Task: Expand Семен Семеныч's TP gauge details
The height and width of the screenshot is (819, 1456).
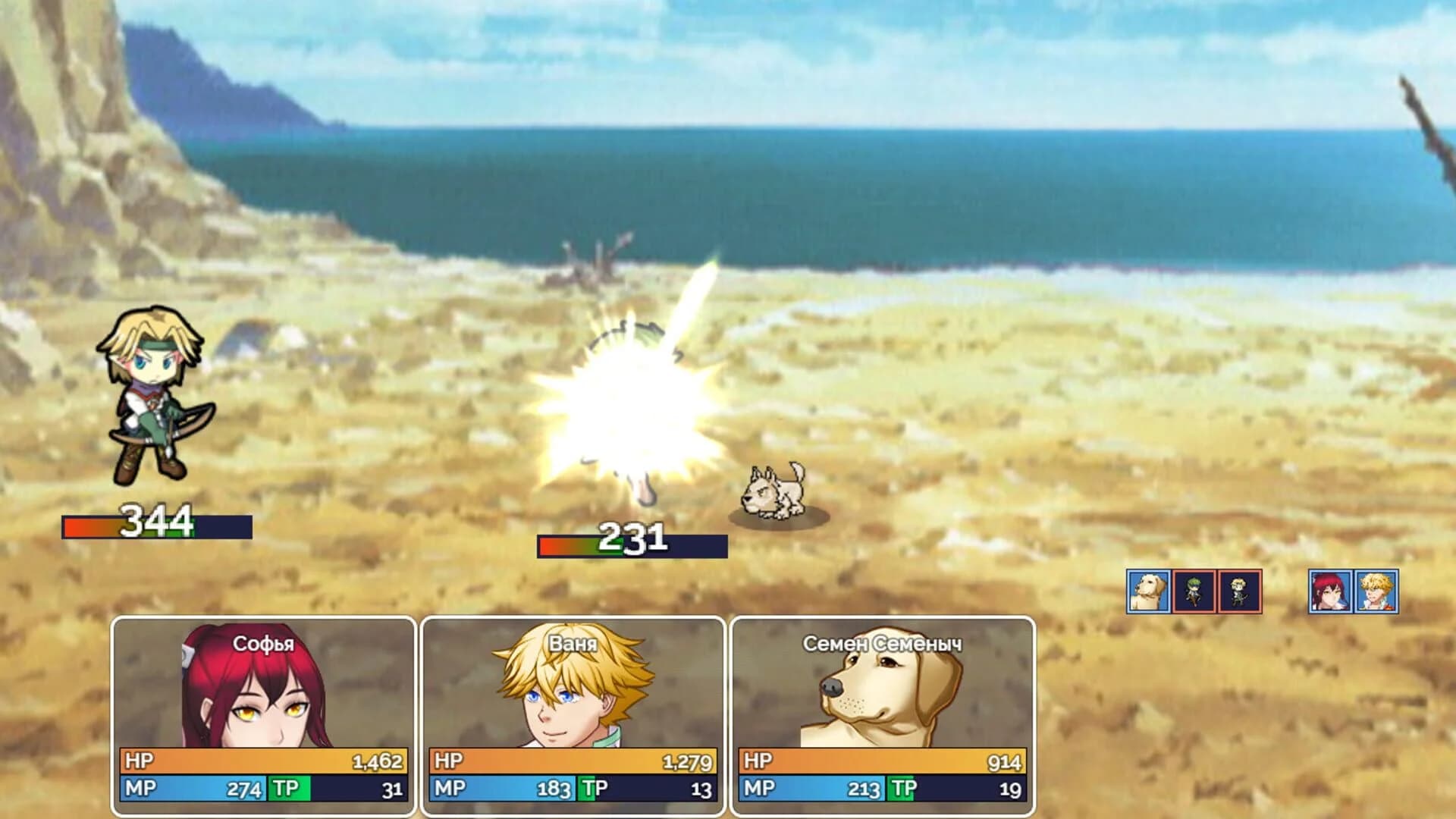Action: pos(959,790)
